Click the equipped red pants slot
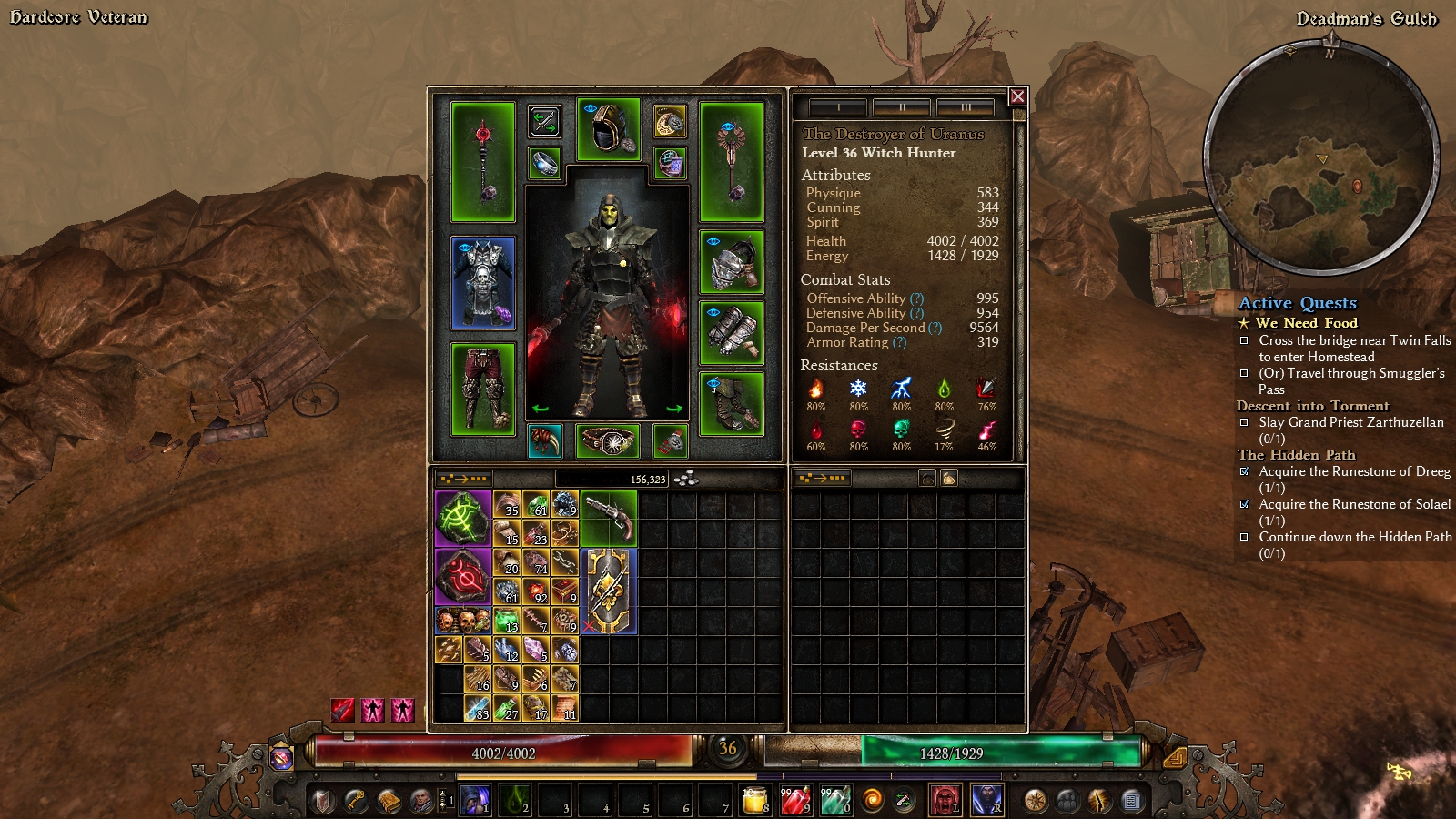The height and width of the screenshot is (819, 1456). (x=482, y=389)
